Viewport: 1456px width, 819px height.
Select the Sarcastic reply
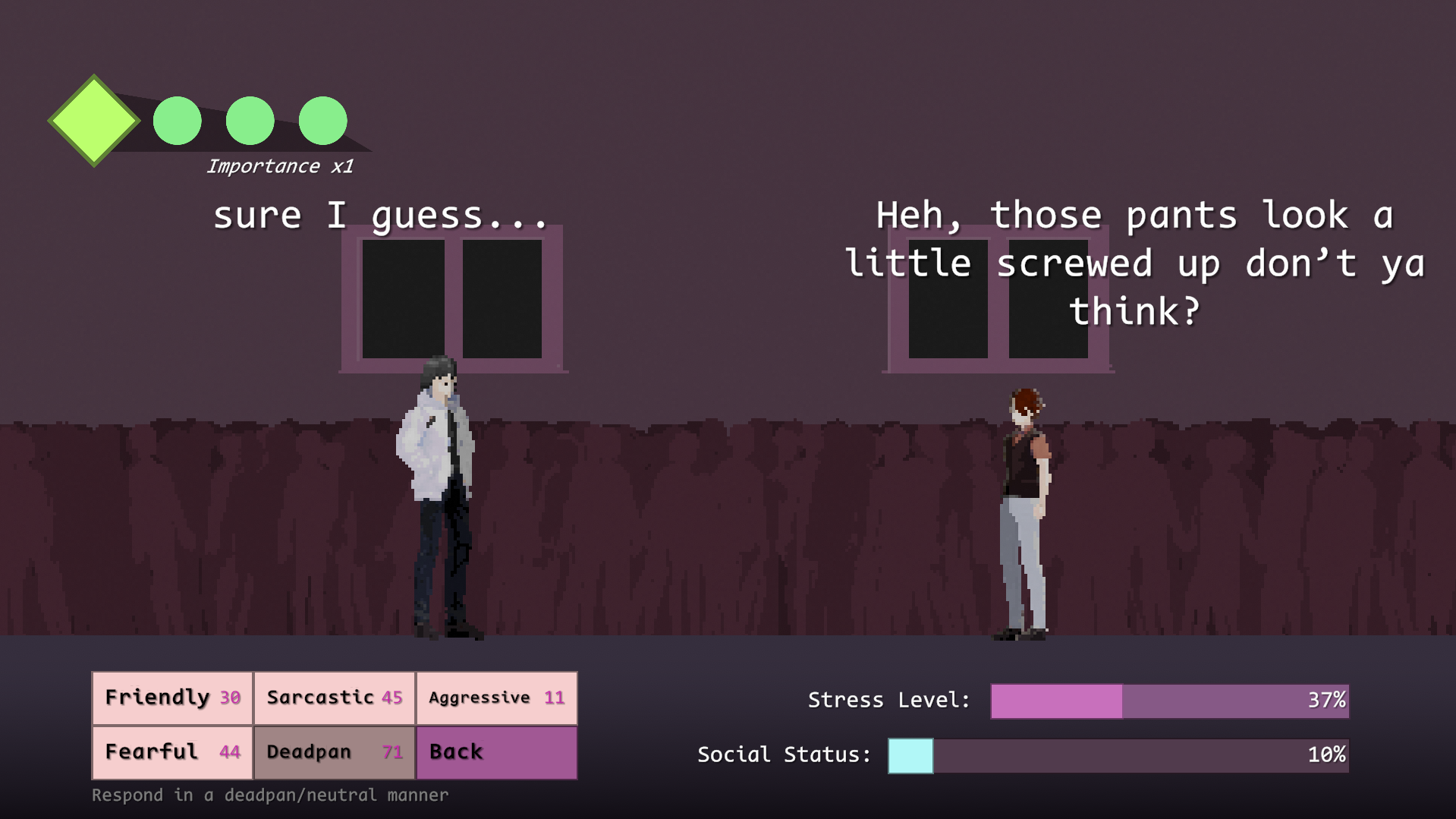tap(335, 698)
